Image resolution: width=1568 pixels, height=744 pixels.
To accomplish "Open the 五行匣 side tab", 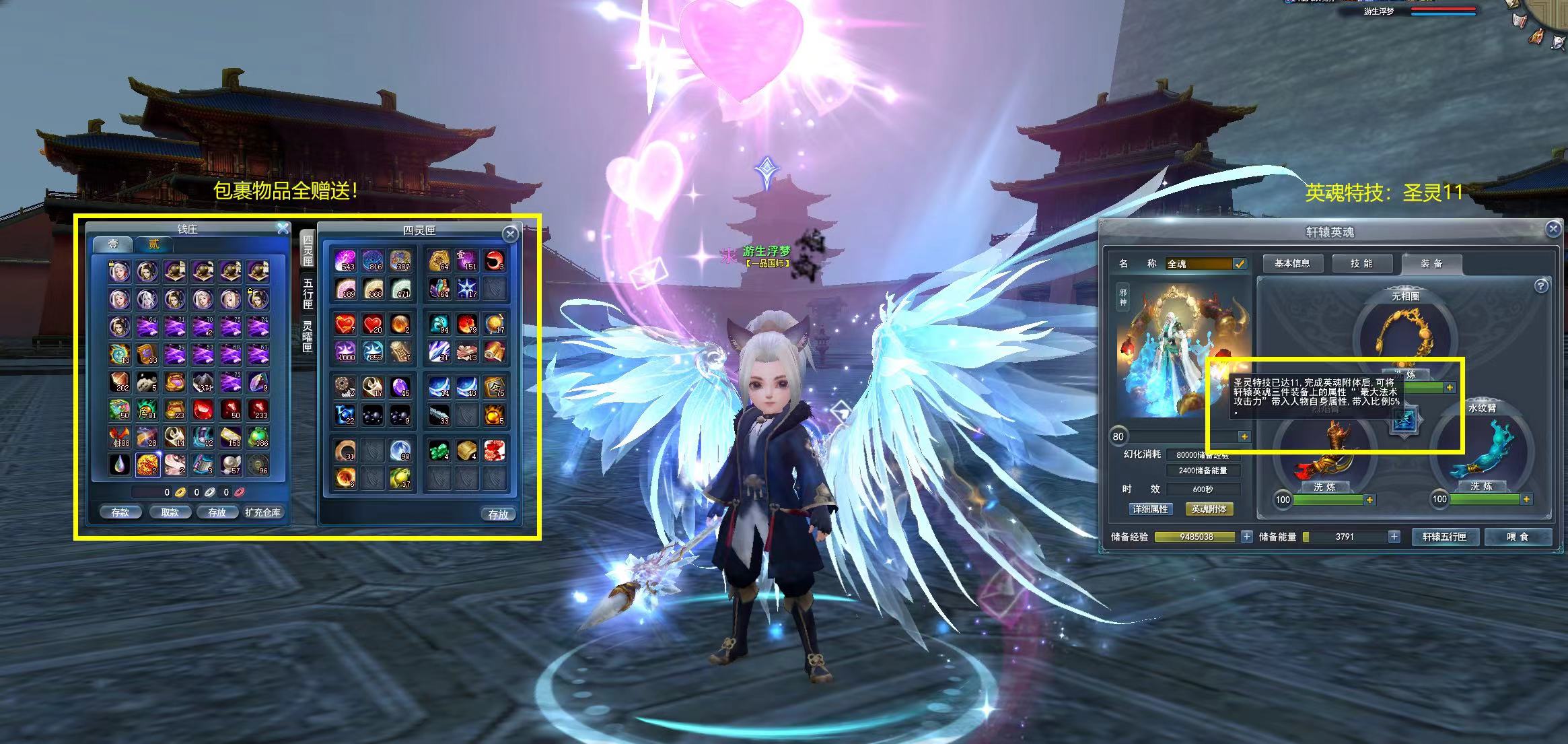I will 308,294.
